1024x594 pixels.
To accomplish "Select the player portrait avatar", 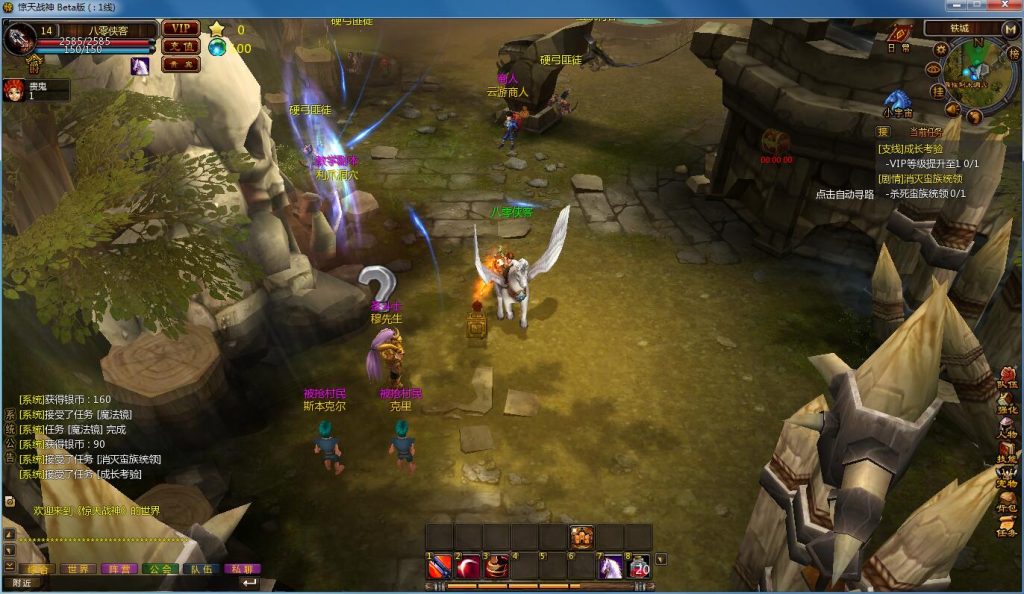I will coord(19,40).
